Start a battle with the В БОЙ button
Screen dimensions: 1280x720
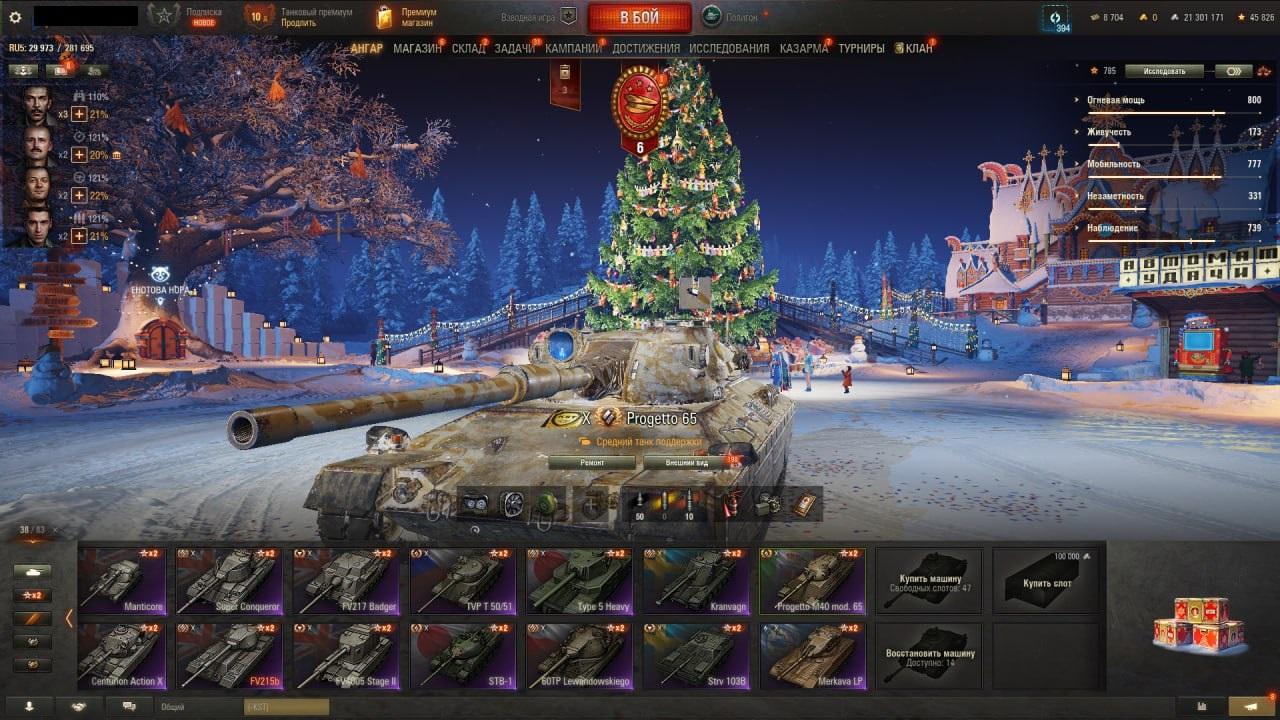pos(639,18)
